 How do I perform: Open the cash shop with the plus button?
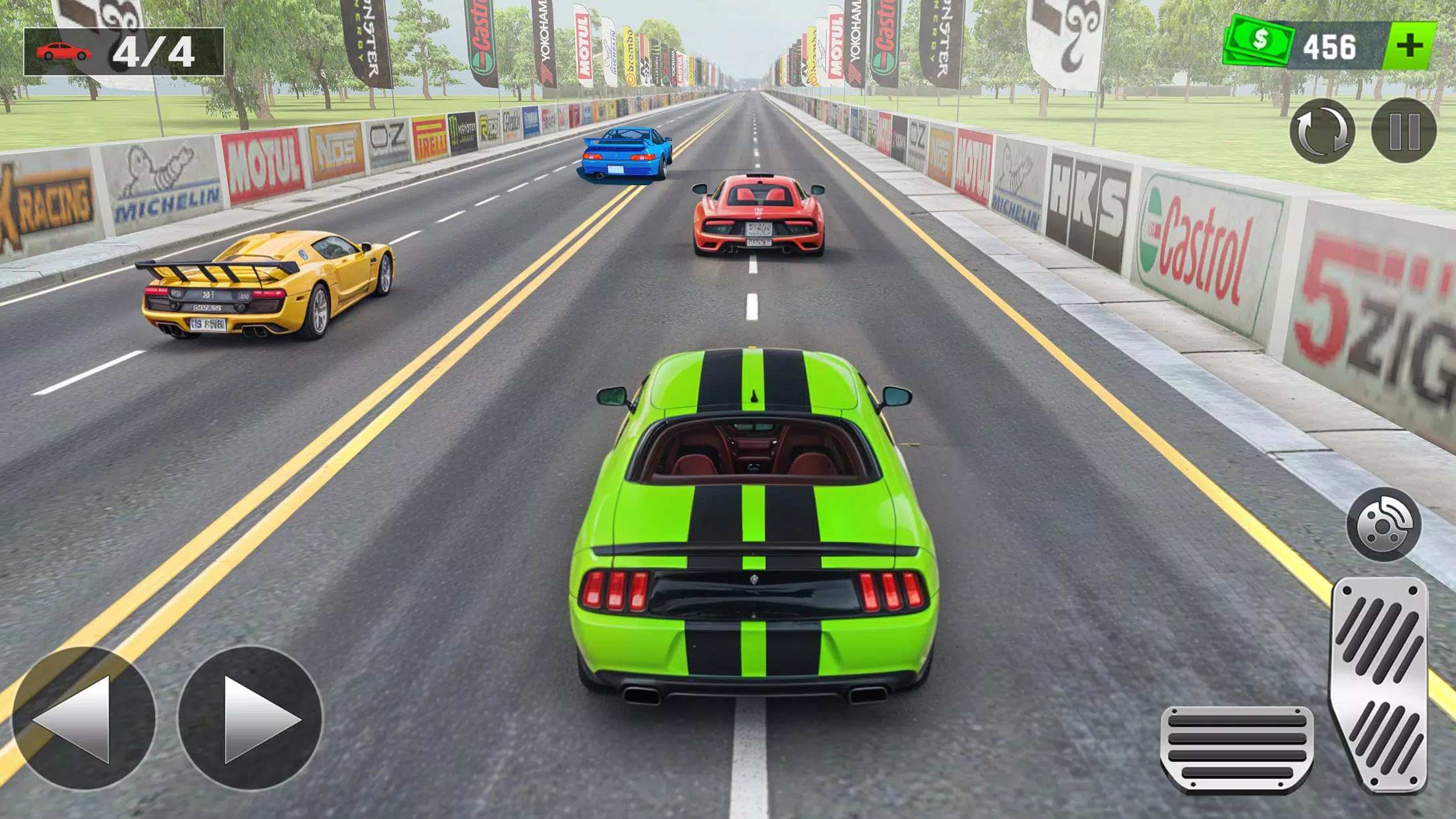(x=1408, y=46)
